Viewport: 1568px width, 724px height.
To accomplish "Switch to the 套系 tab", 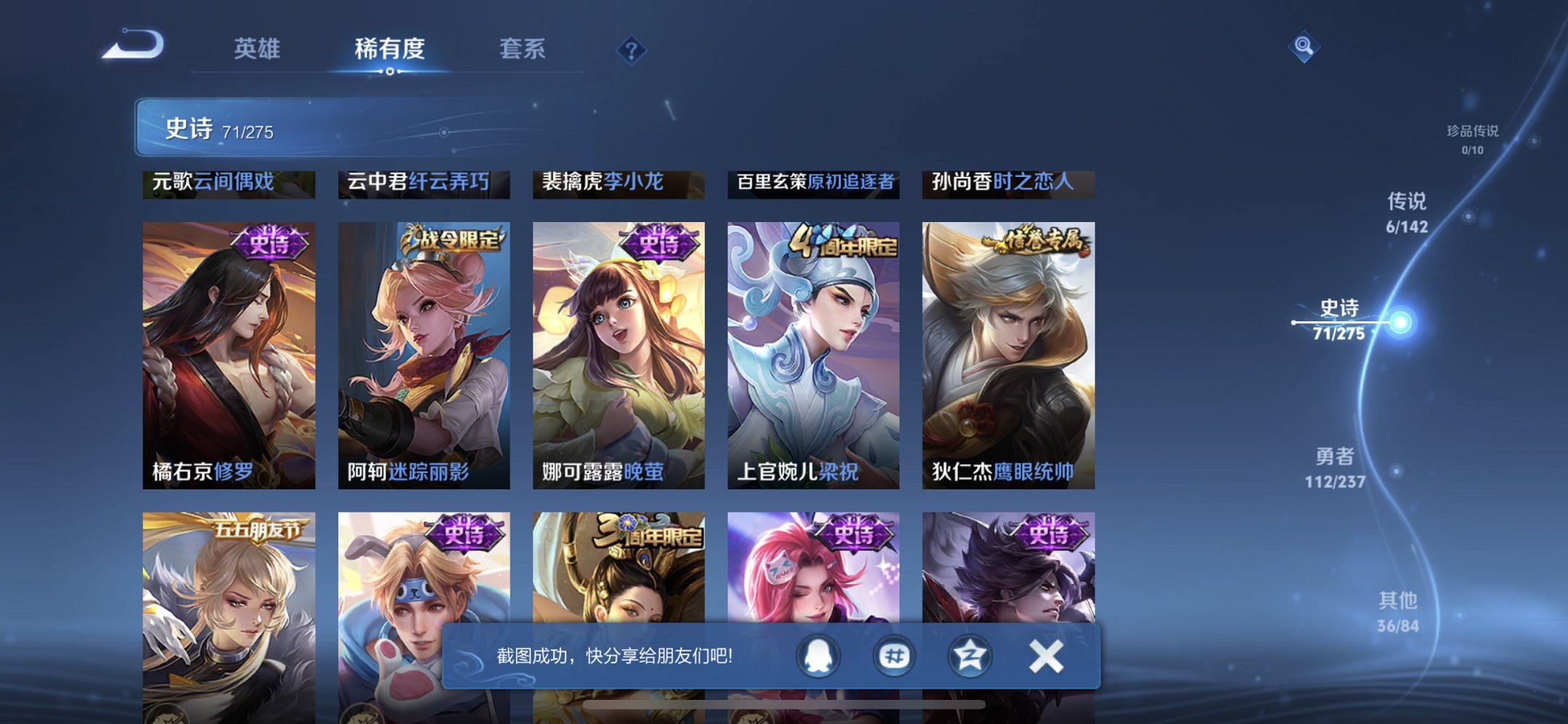I will pos(524,49).
